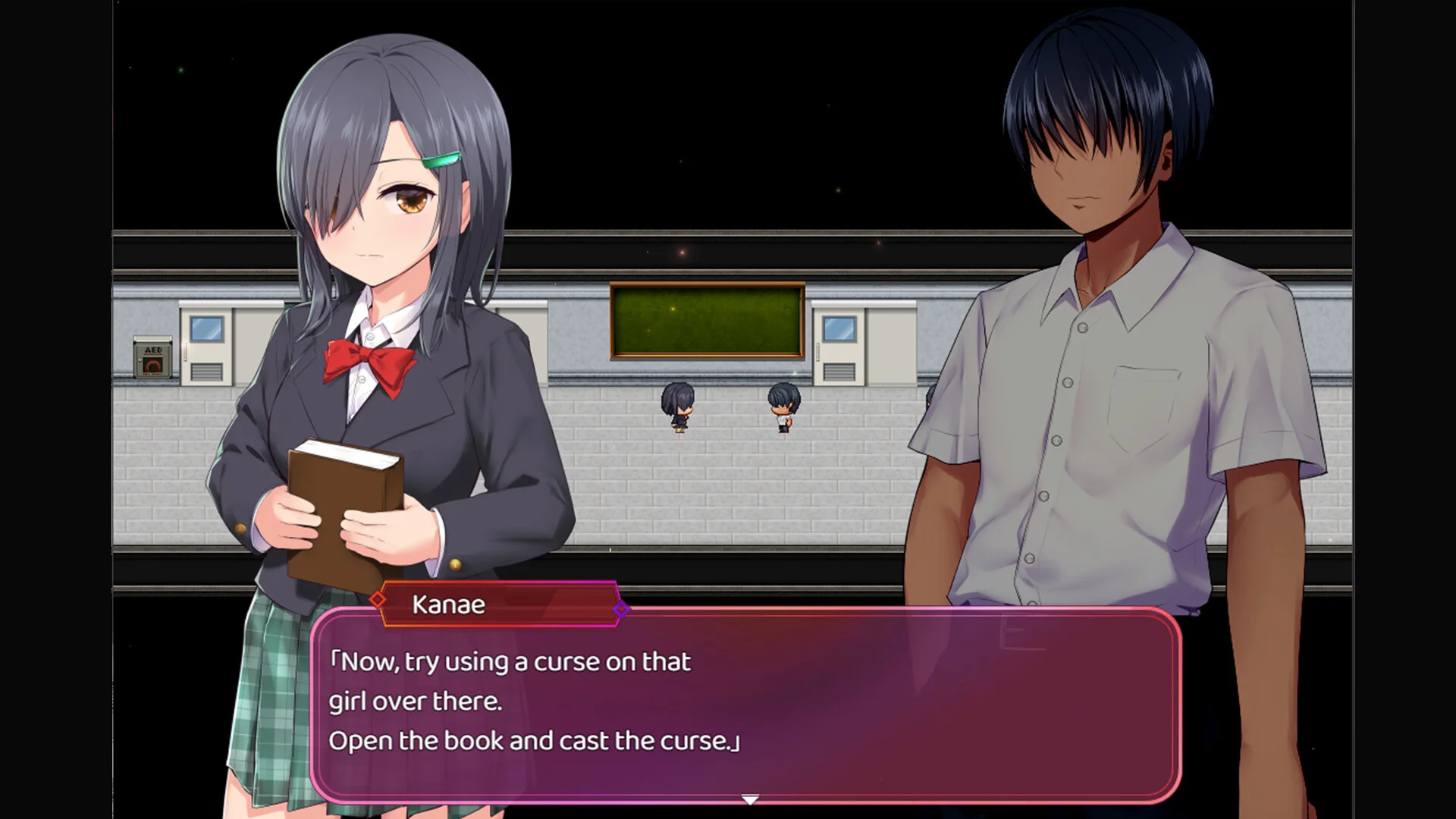Click the continue arrow below the dialogue text

[749, 799]
